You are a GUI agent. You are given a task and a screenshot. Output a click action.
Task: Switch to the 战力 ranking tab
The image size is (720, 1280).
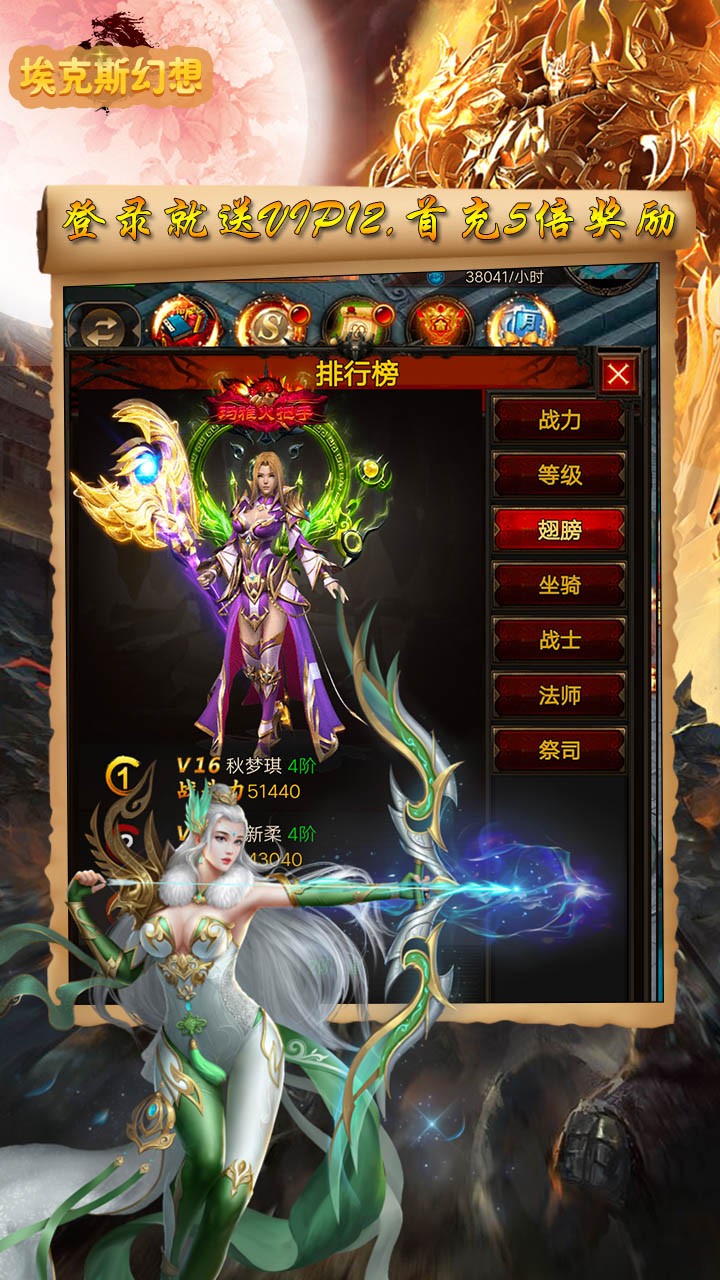(x=559, y=420)
